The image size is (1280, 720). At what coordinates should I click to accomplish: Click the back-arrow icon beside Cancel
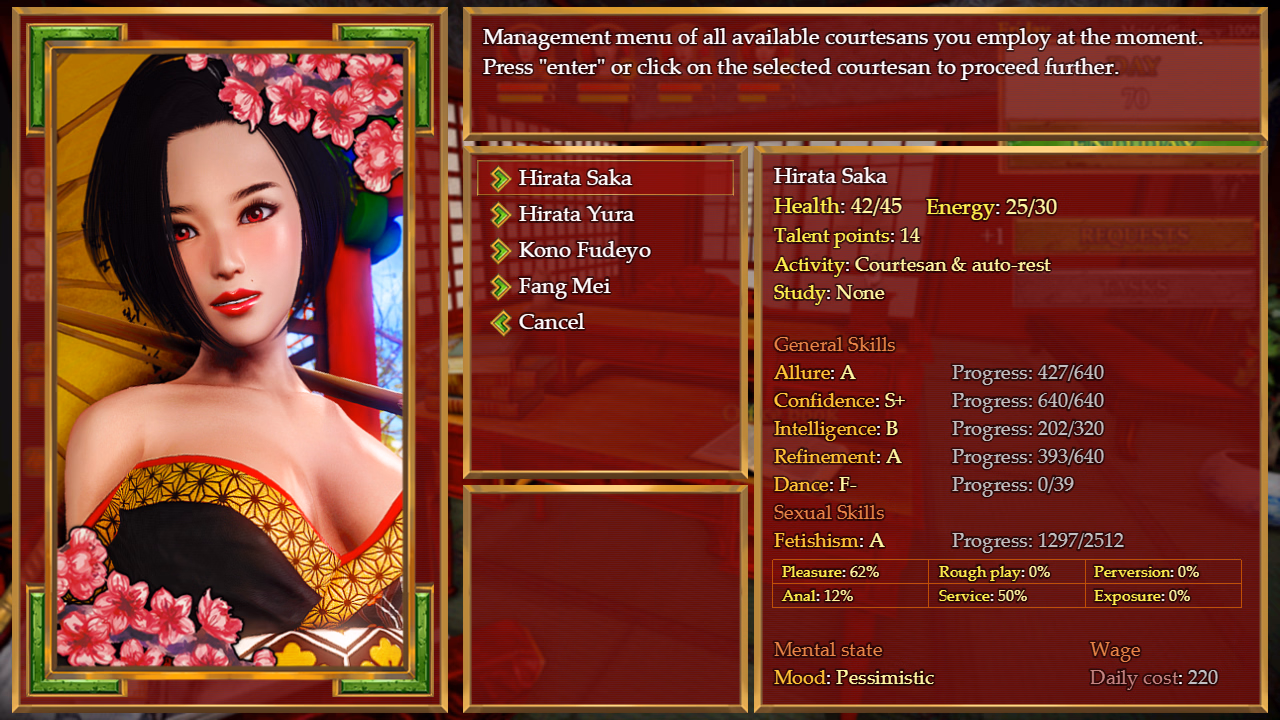tap(500, 322)
